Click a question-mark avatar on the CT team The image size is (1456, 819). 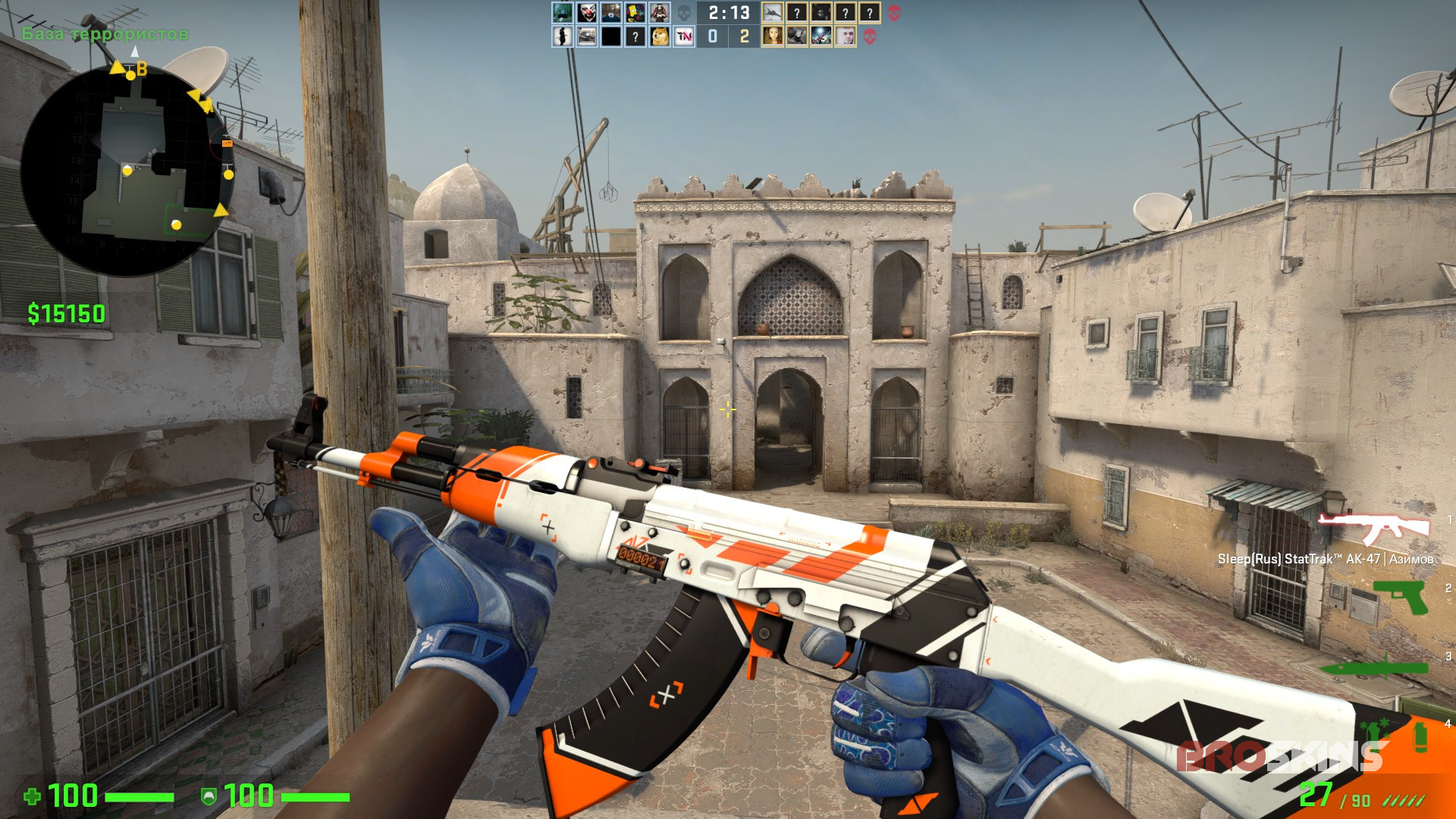tap(797, 13)
